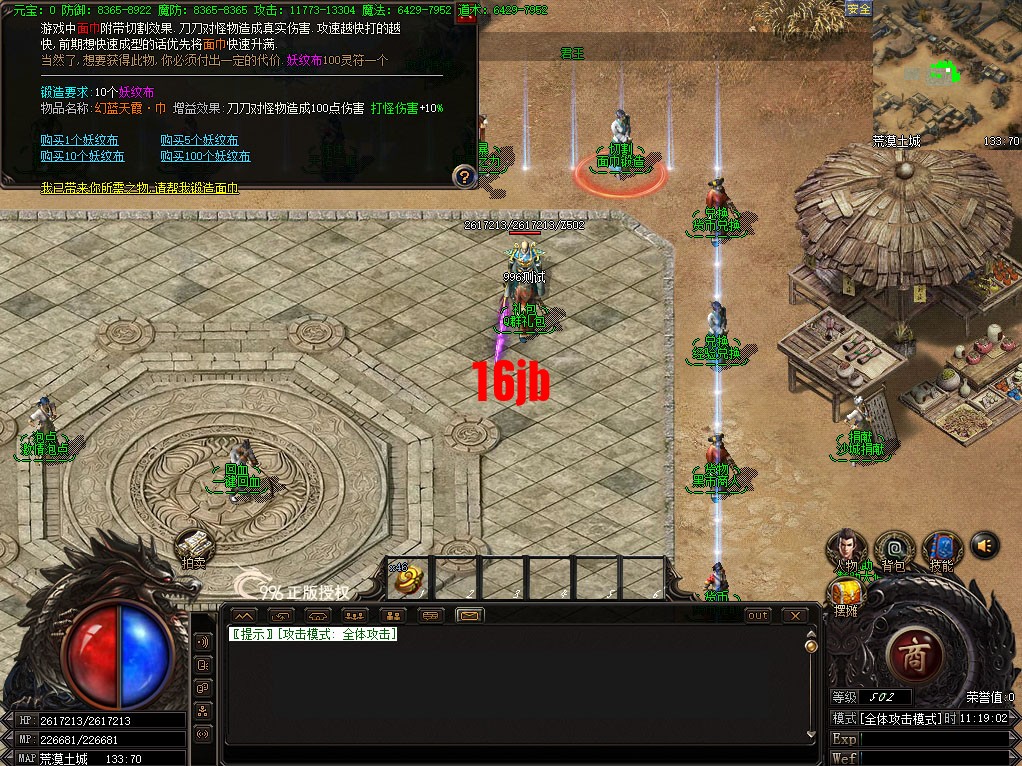Toggle the sound speaker icon
The height and width of the screenshot is (766, 1022).
click(x=984, y=545)
